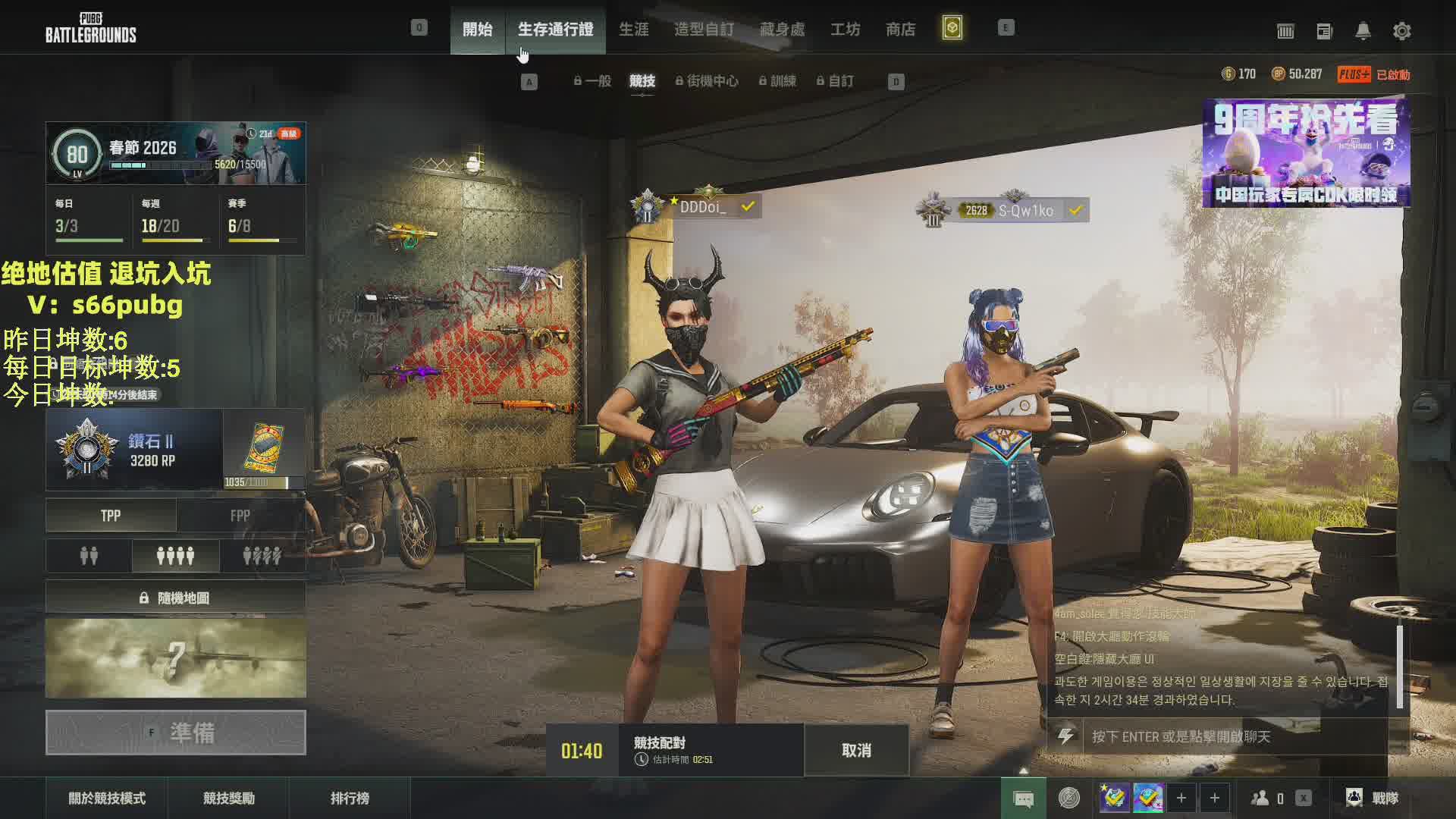Screen dimensions: 1456x819
Task: Choose TPP perspective mode
Action: [x=111, y=516]
